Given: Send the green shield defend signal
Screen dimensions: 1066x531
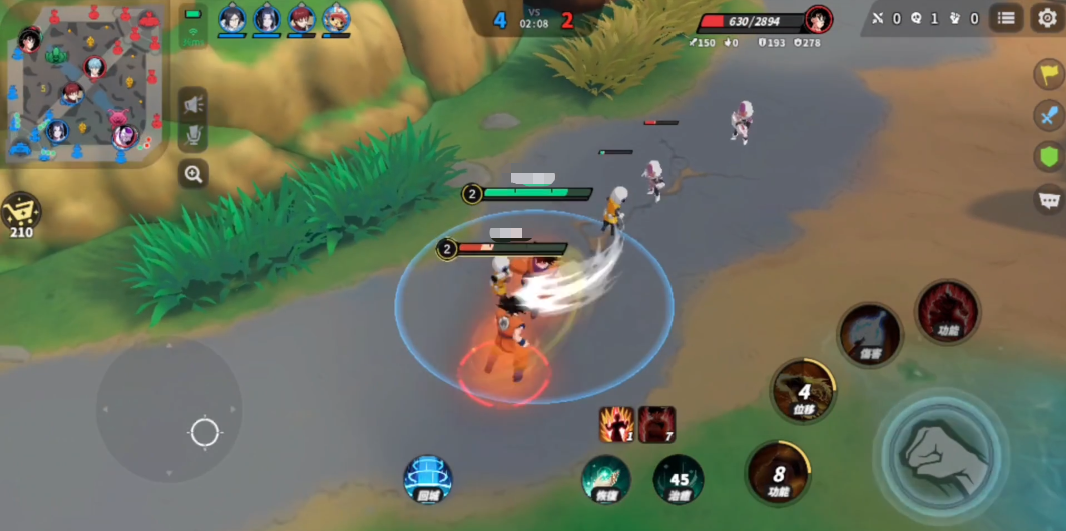Looking at the screenshot, I should pyautogui.click(x=1049, y=157).
